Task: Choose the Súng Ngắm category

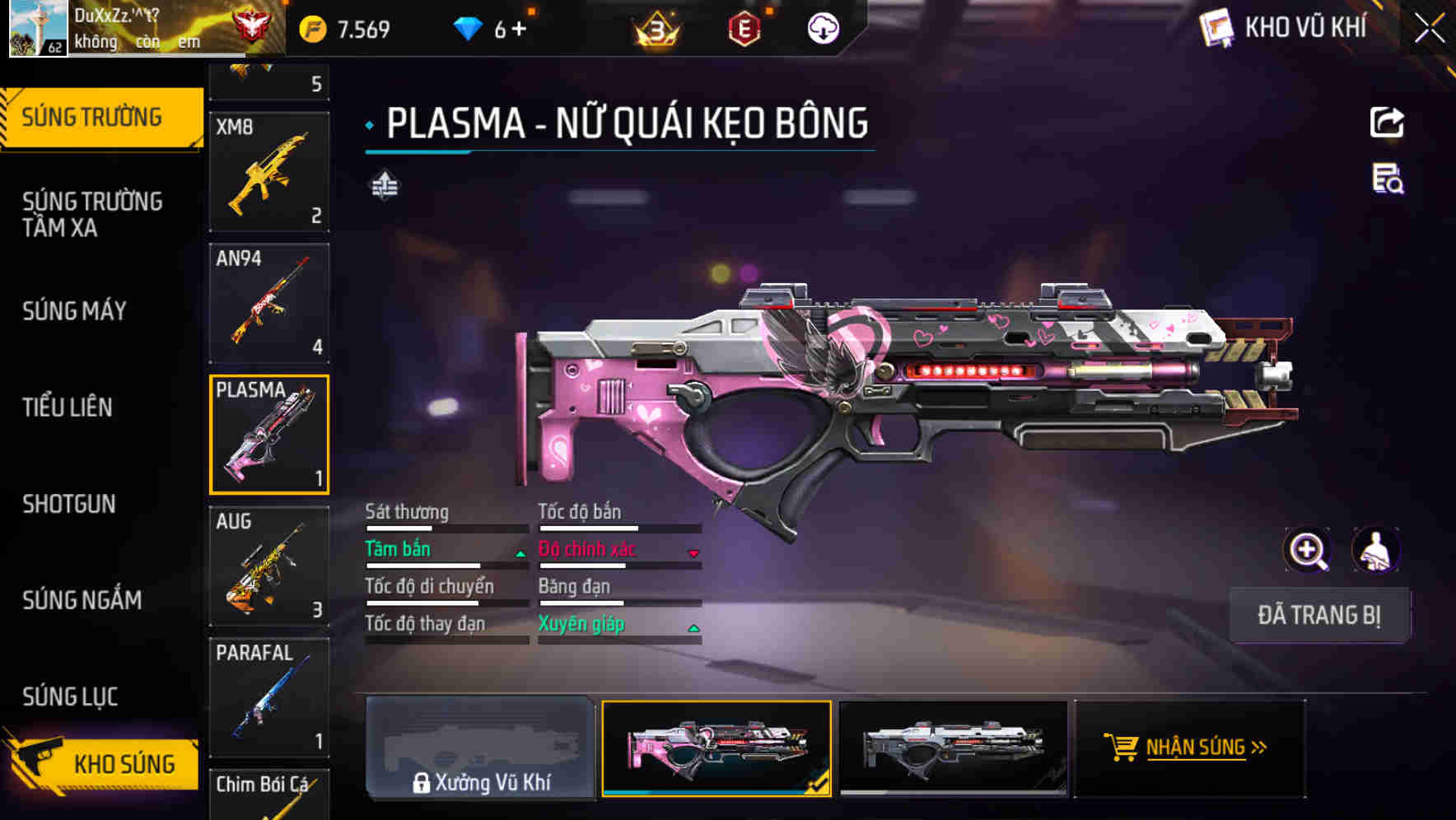Action: click(82, 600)
